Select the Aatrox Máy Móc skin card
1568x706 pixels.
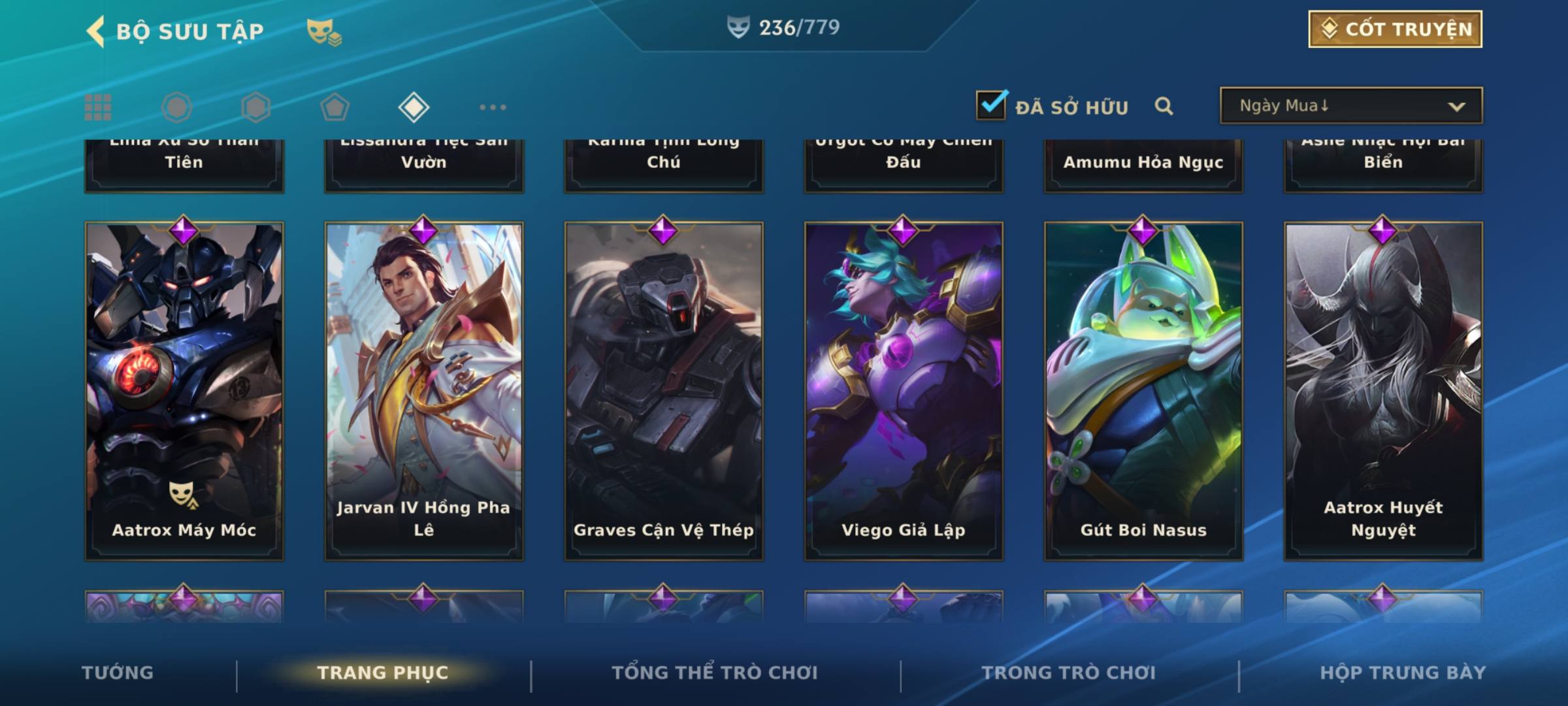pyautogui.click(x=184, y=391)
